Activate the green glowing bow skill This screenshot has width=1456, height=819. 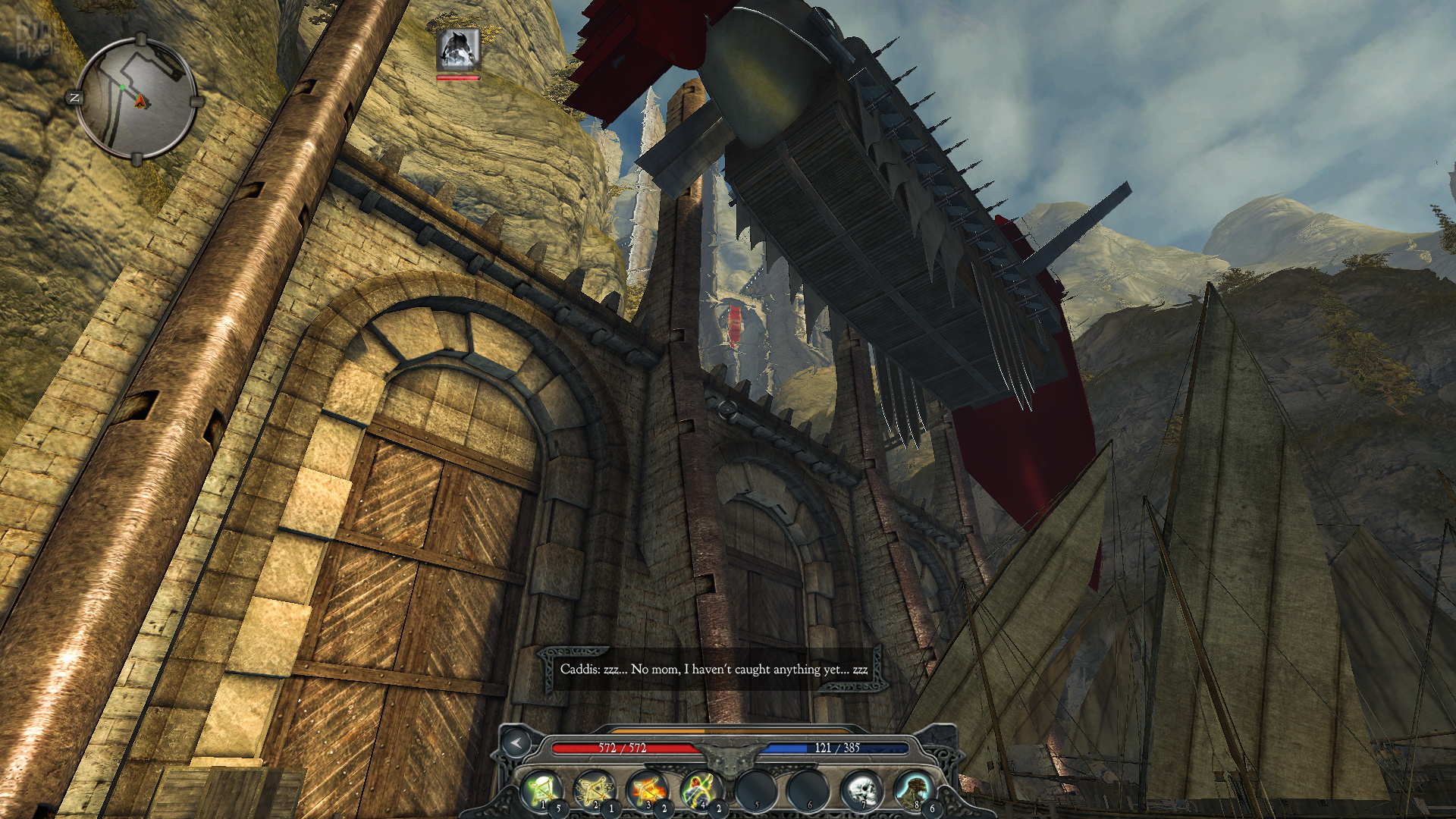pos(541,789)
